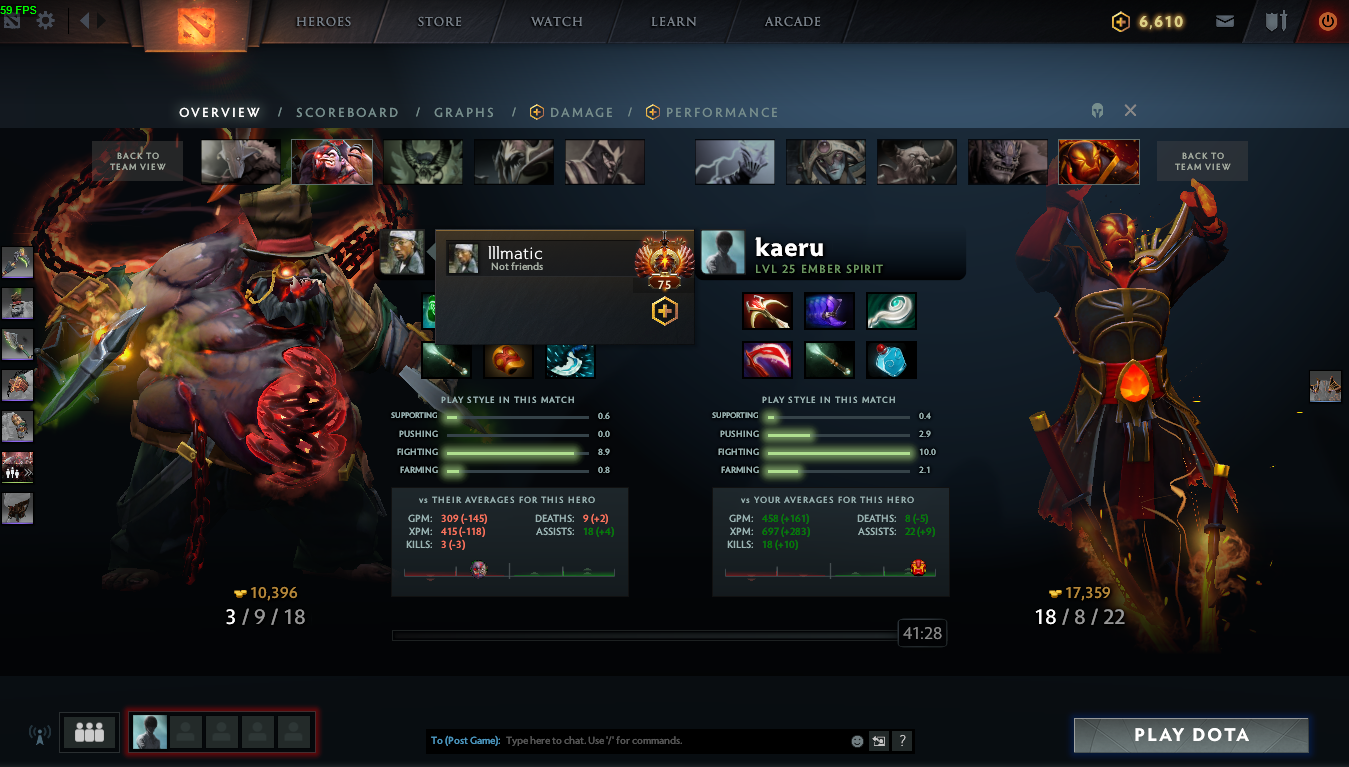Open the mail envelope icon
This screenshot has width=1349, height=767.
(x=1224, y=21)
